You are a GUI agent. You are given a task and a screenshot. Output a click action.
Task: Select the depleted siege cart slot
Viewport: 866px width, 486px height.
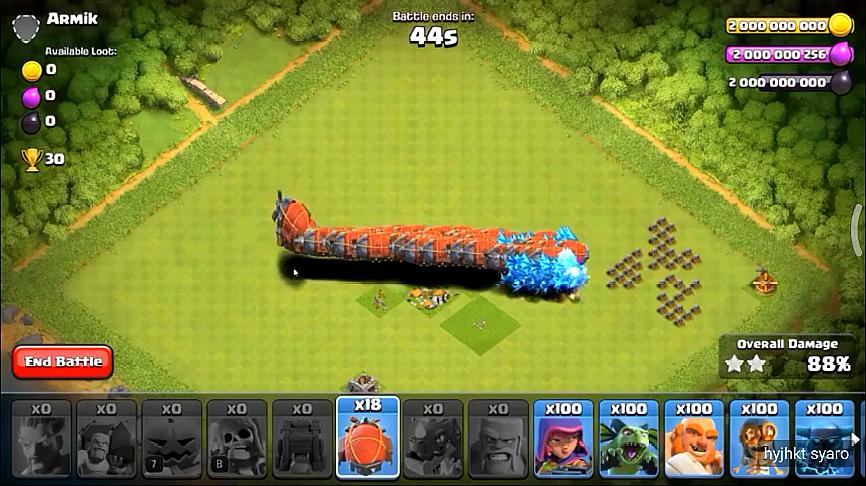tap(302, 440)
